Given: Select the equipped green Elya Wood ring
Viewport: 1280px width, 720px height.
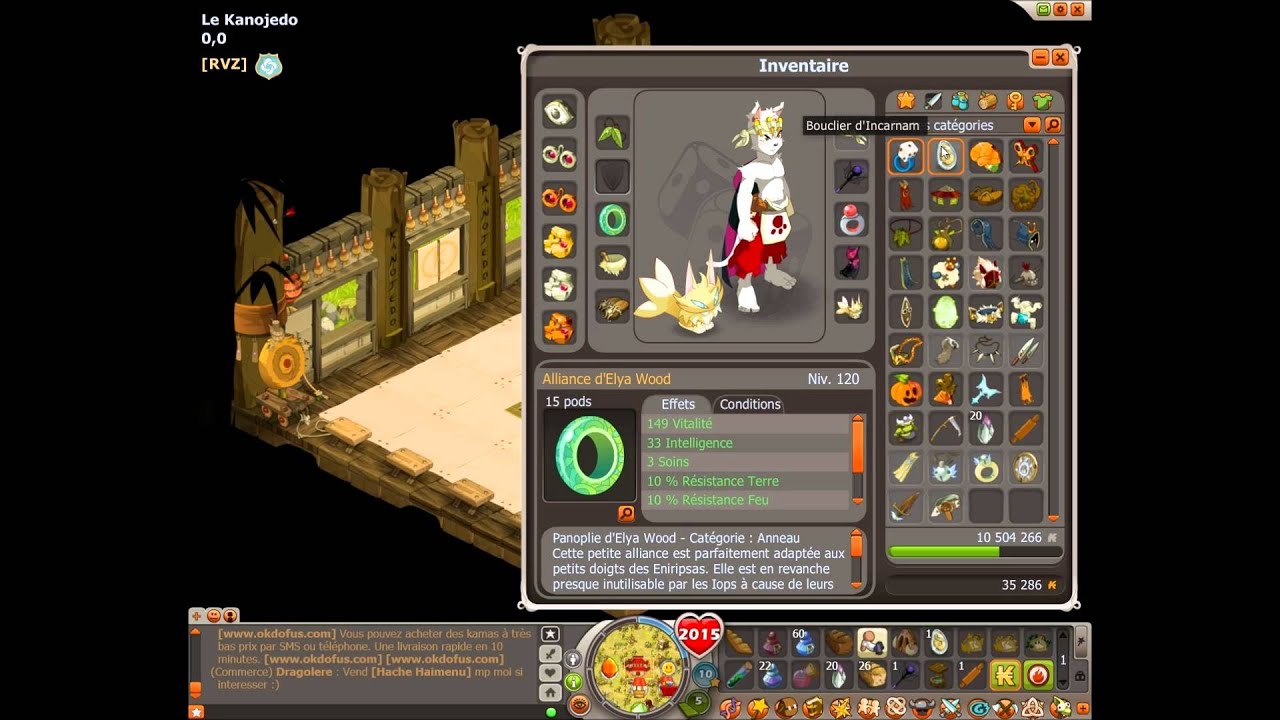Looking at the screenshot, I should [612, 219].
